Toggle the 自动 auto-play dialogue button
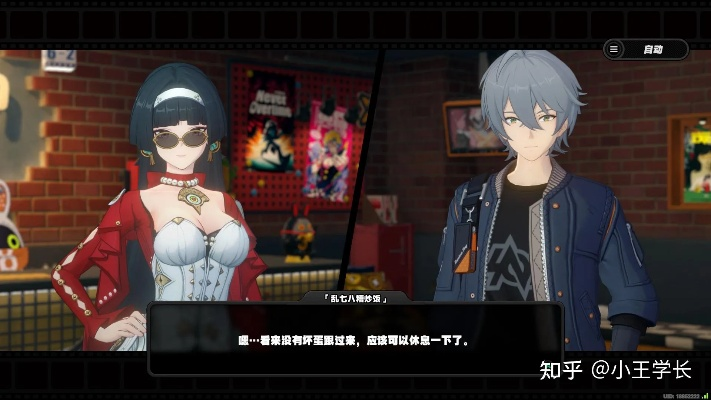 tap(654, 49)
